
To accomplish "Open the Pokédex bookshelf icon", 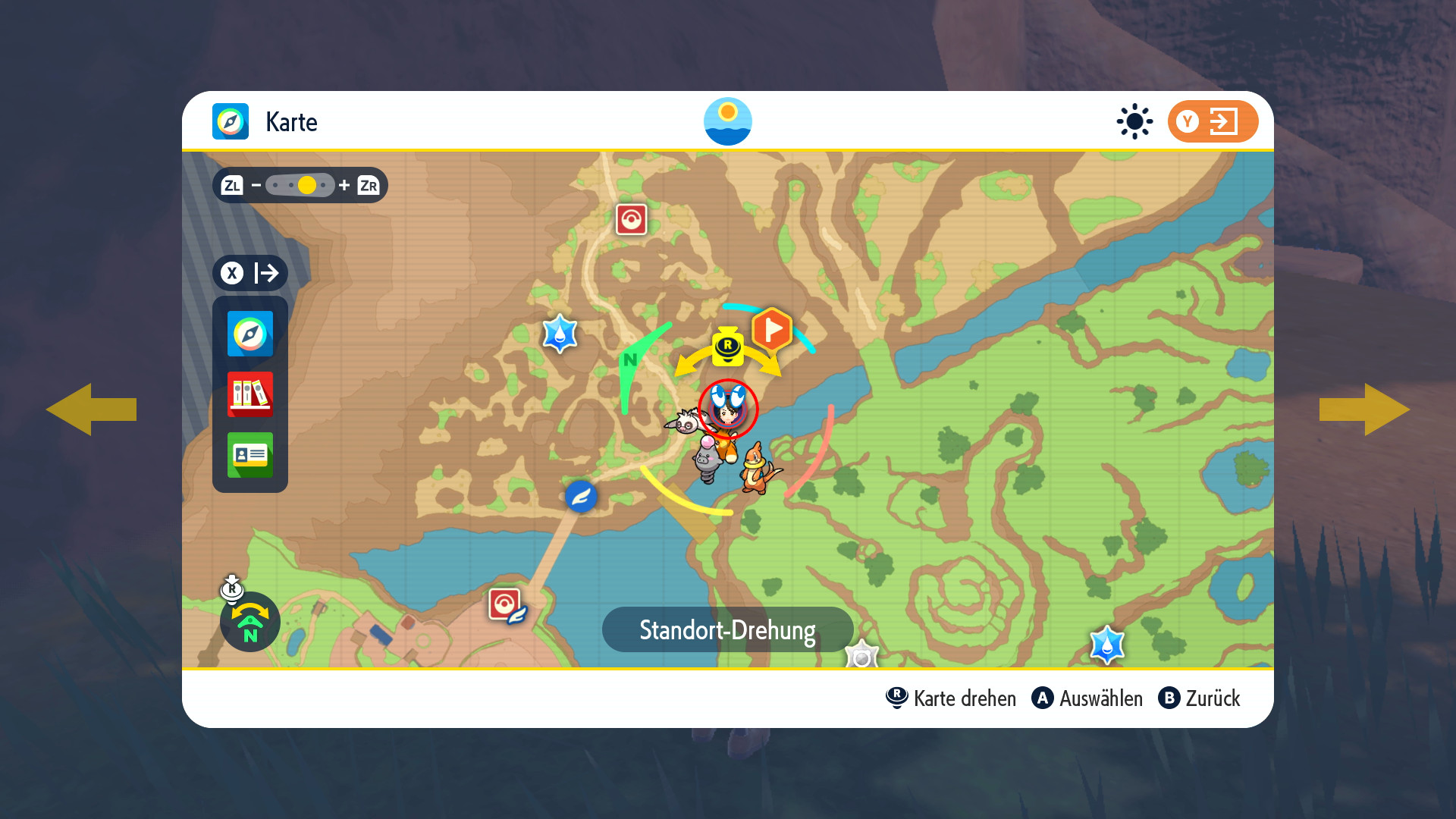I will [x=250, y=394].
